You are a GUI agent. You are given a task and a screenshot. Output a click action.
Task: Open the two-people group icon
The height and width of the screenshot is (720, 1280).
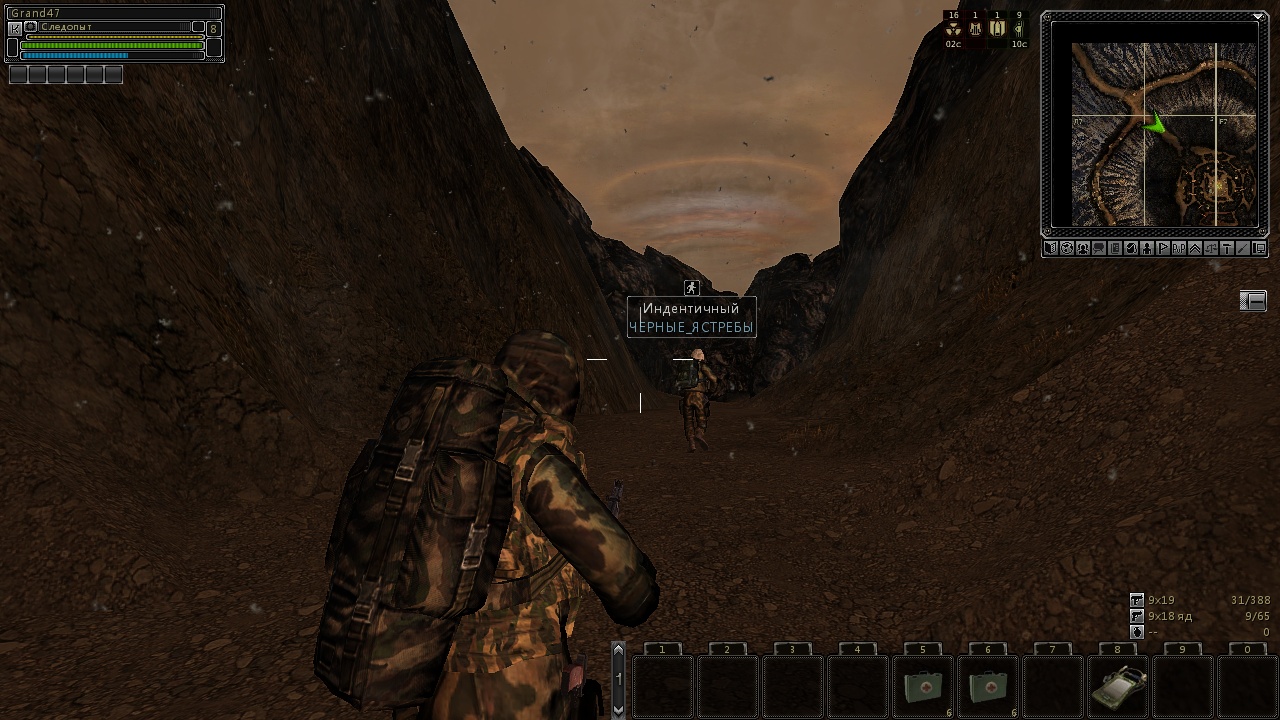coord(1083,248)
